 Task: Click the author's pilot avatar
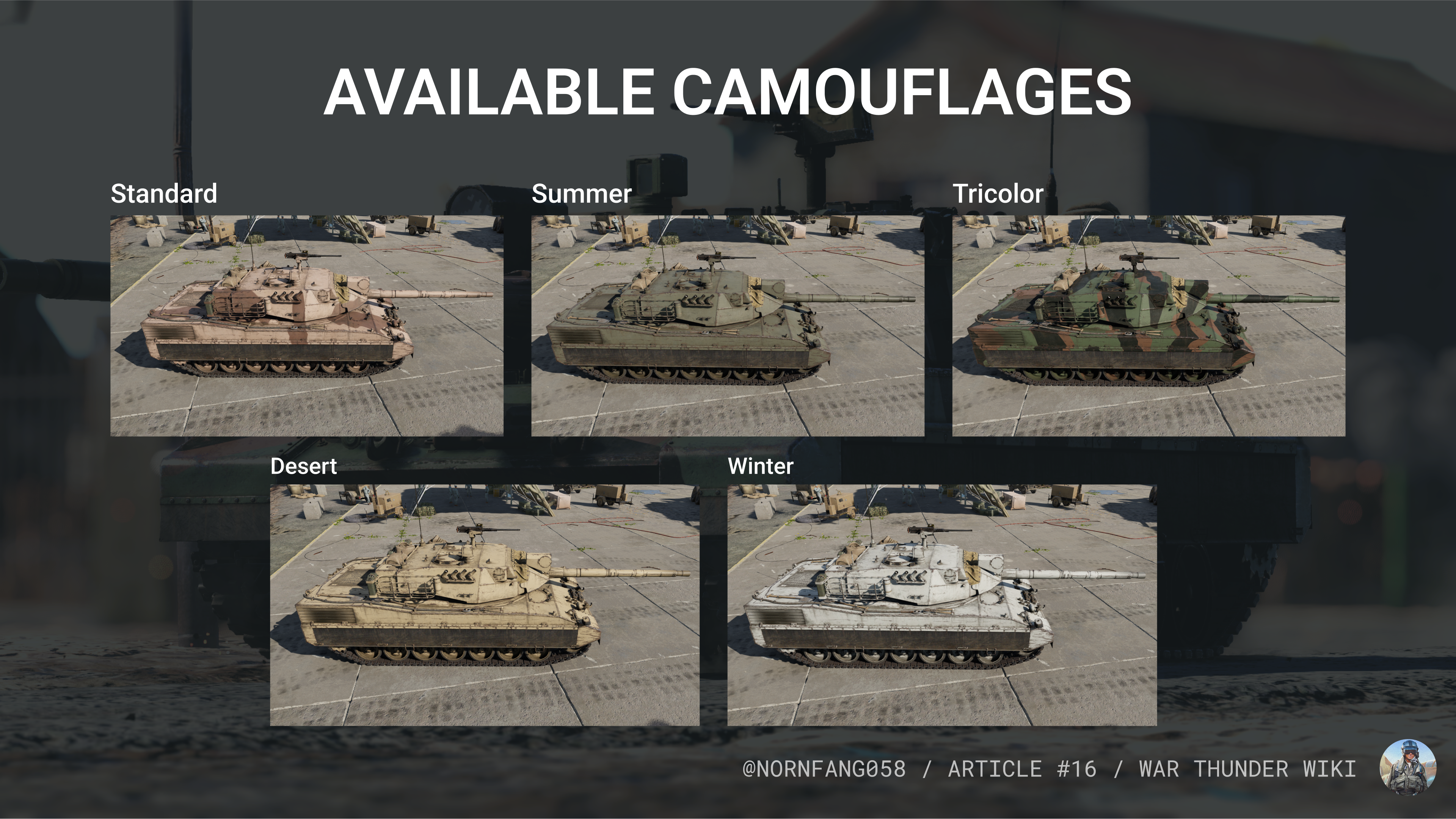[1407, 766]
